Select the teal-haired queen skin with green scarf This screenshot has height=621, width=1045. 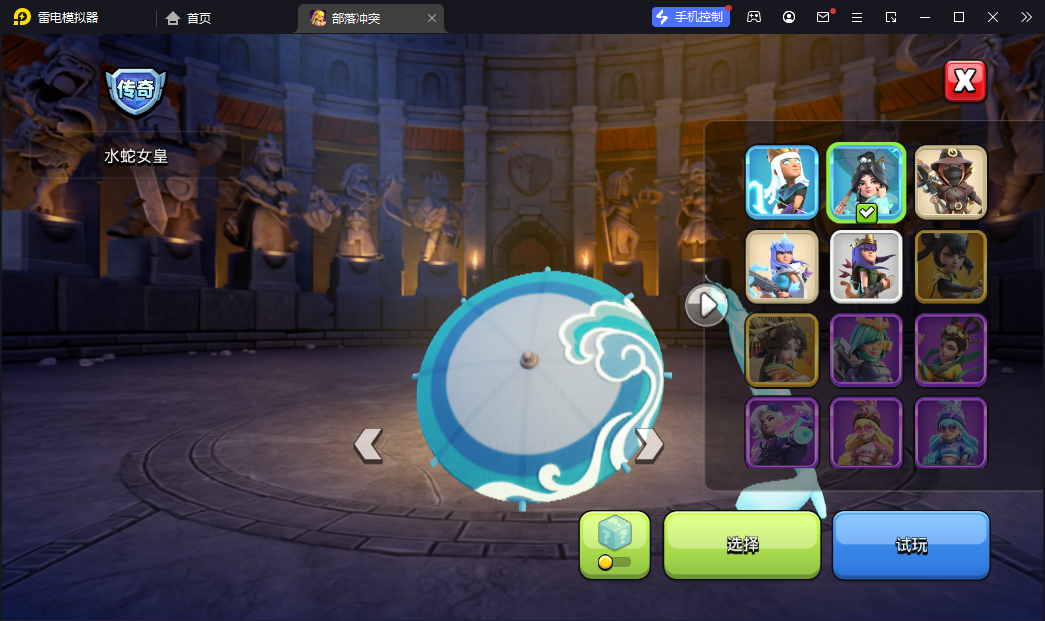(866, 350)
